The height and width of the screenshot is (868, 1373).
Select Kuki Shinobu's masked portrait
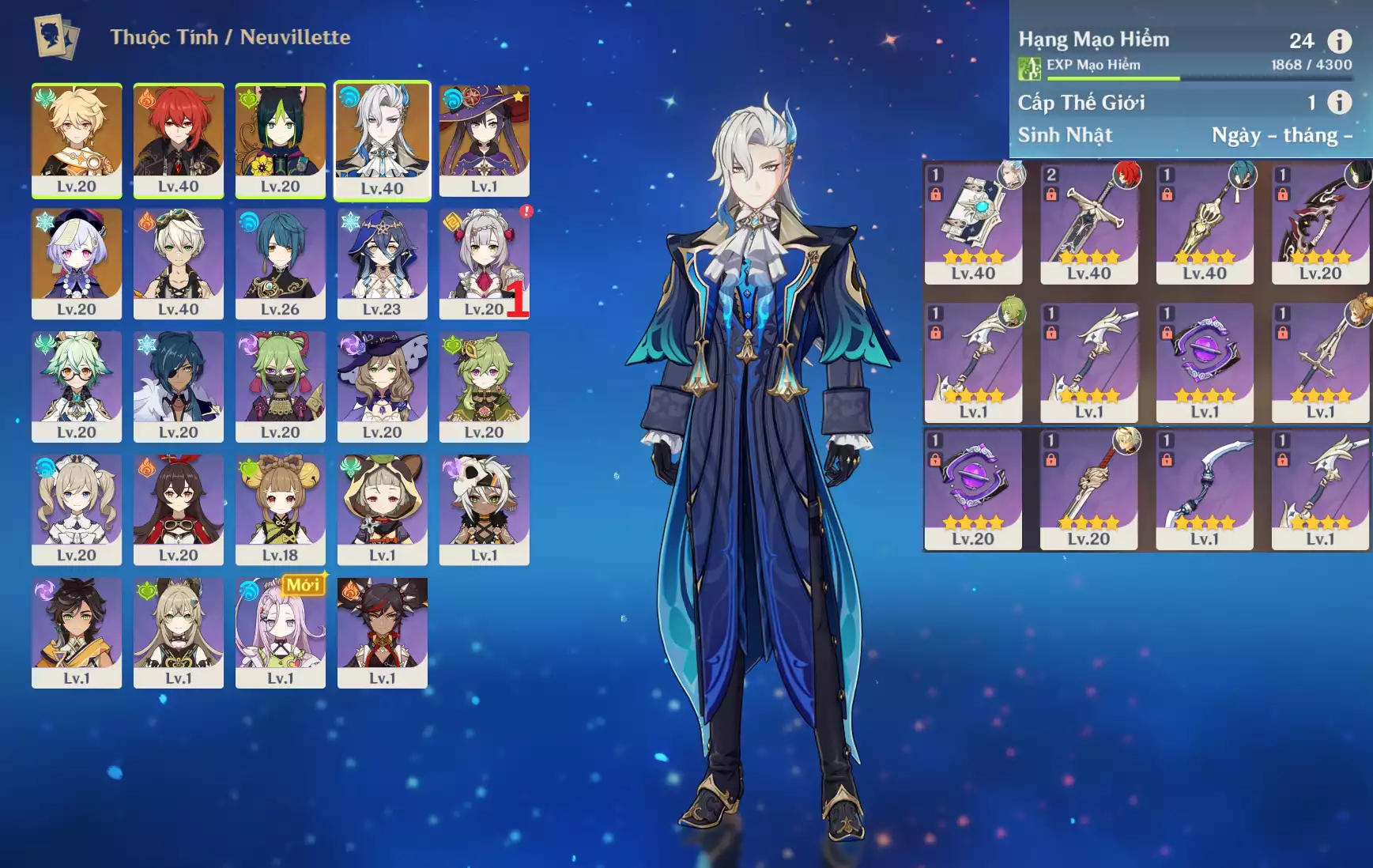(281, 387)
